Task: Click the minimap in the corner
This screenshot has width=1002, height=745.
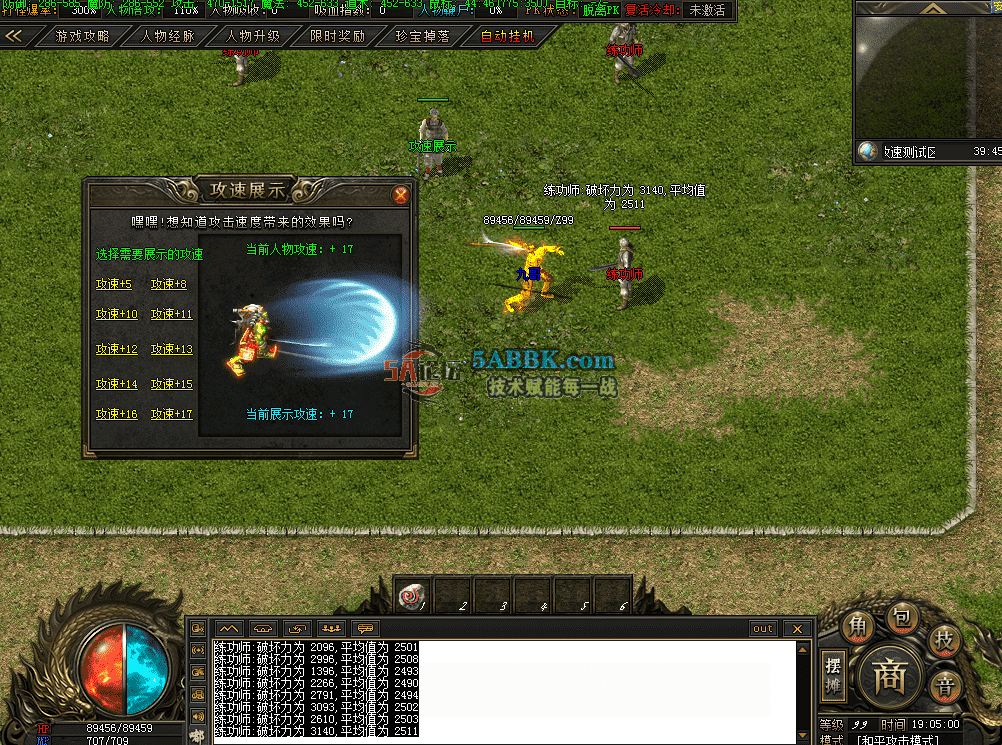Action: (927, 75)
